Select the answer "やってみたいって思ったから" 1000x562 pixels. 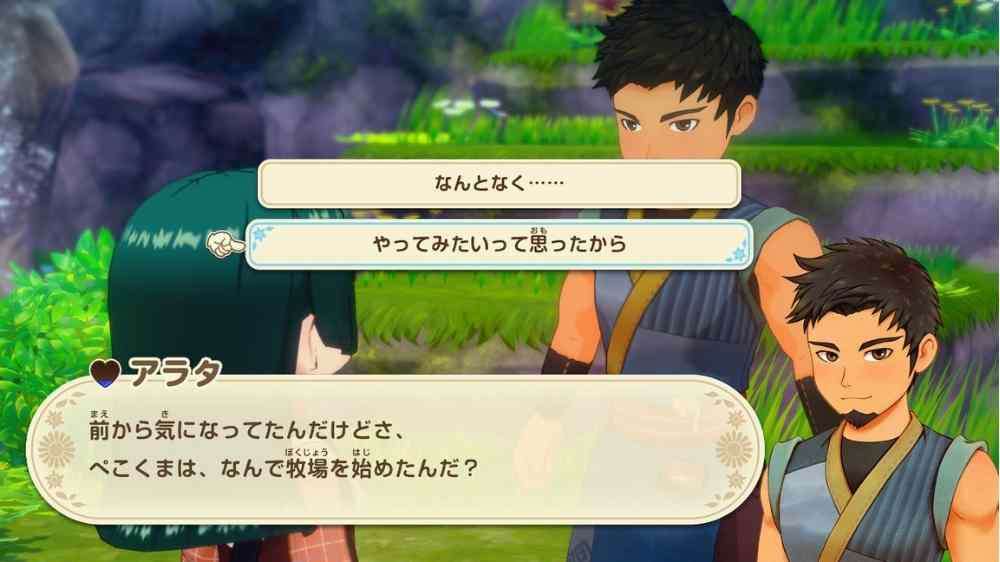[499, 245]
